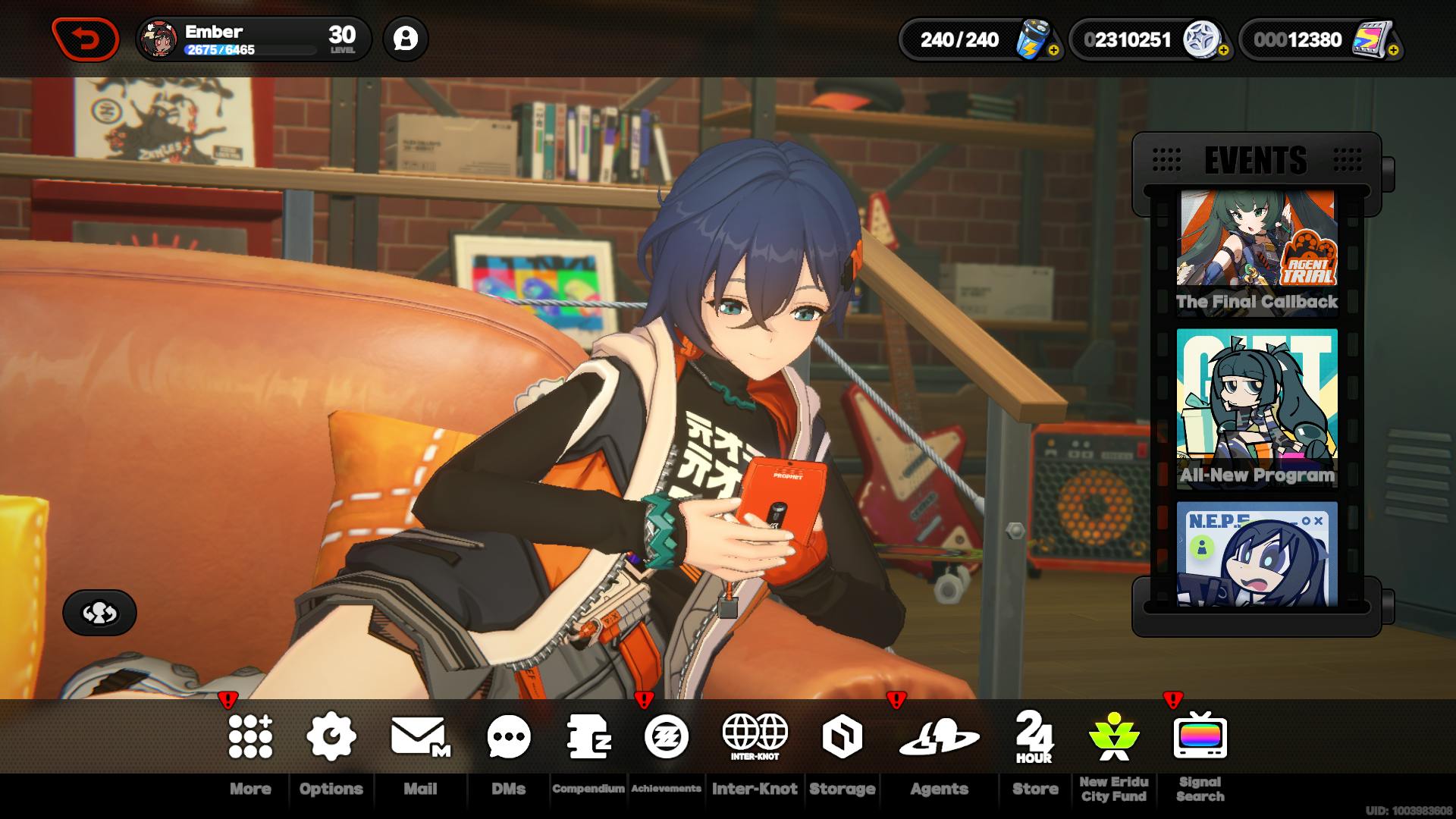Image resolution: width=1456 pixels, height=819 pixels.
Task: Open the friends profile icon
Action: [x=406, y=39]
